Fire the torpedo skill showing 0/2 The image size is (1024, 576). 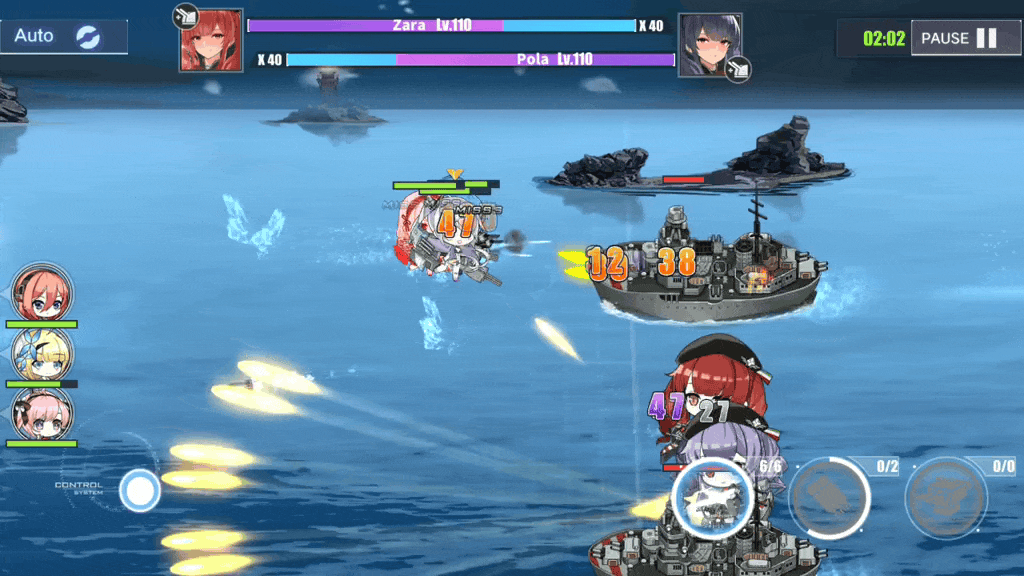pyautogui.click(x=829, y=497)
